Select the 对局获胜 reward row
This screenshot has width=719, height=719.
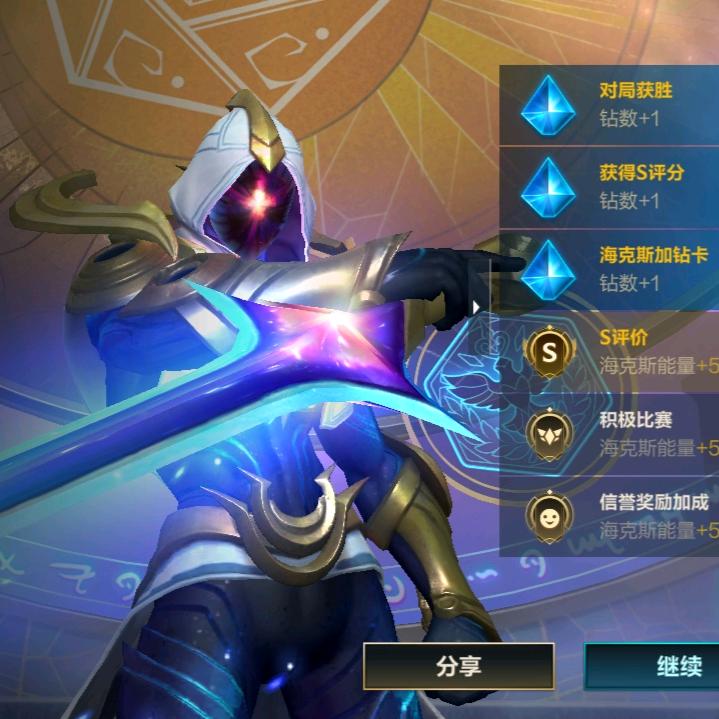pos(609,105)
